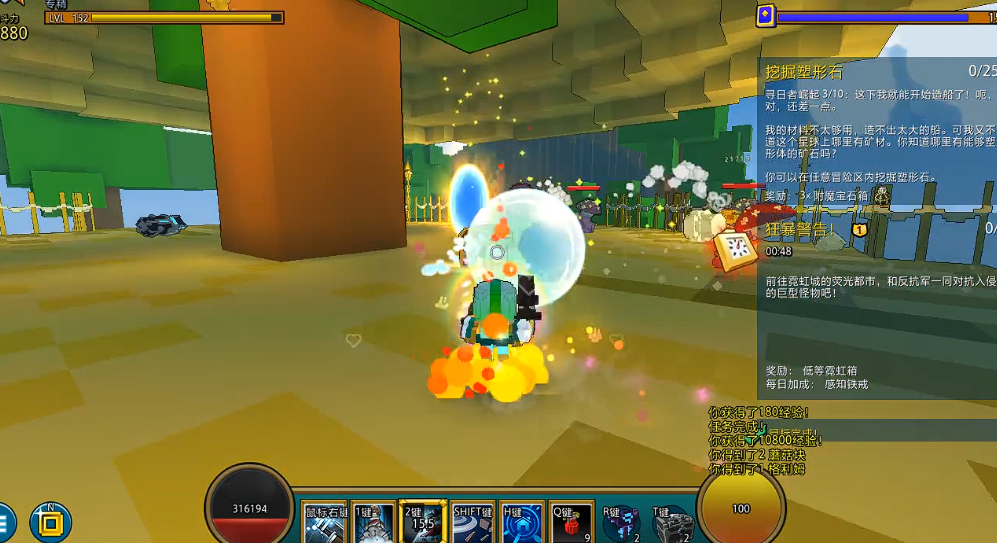
Task: Select the 狂暴警告 event quest
Action: 800,229
